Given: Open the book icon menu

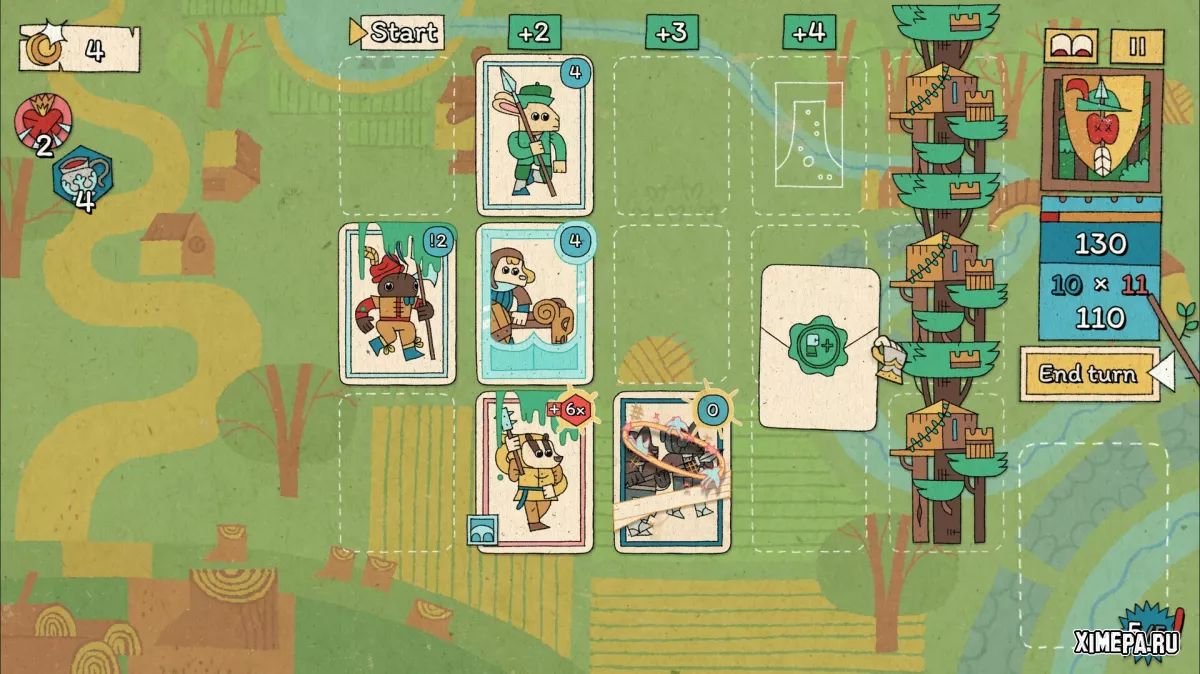Looking at the screenshot, I should (x=1072, y=46).
